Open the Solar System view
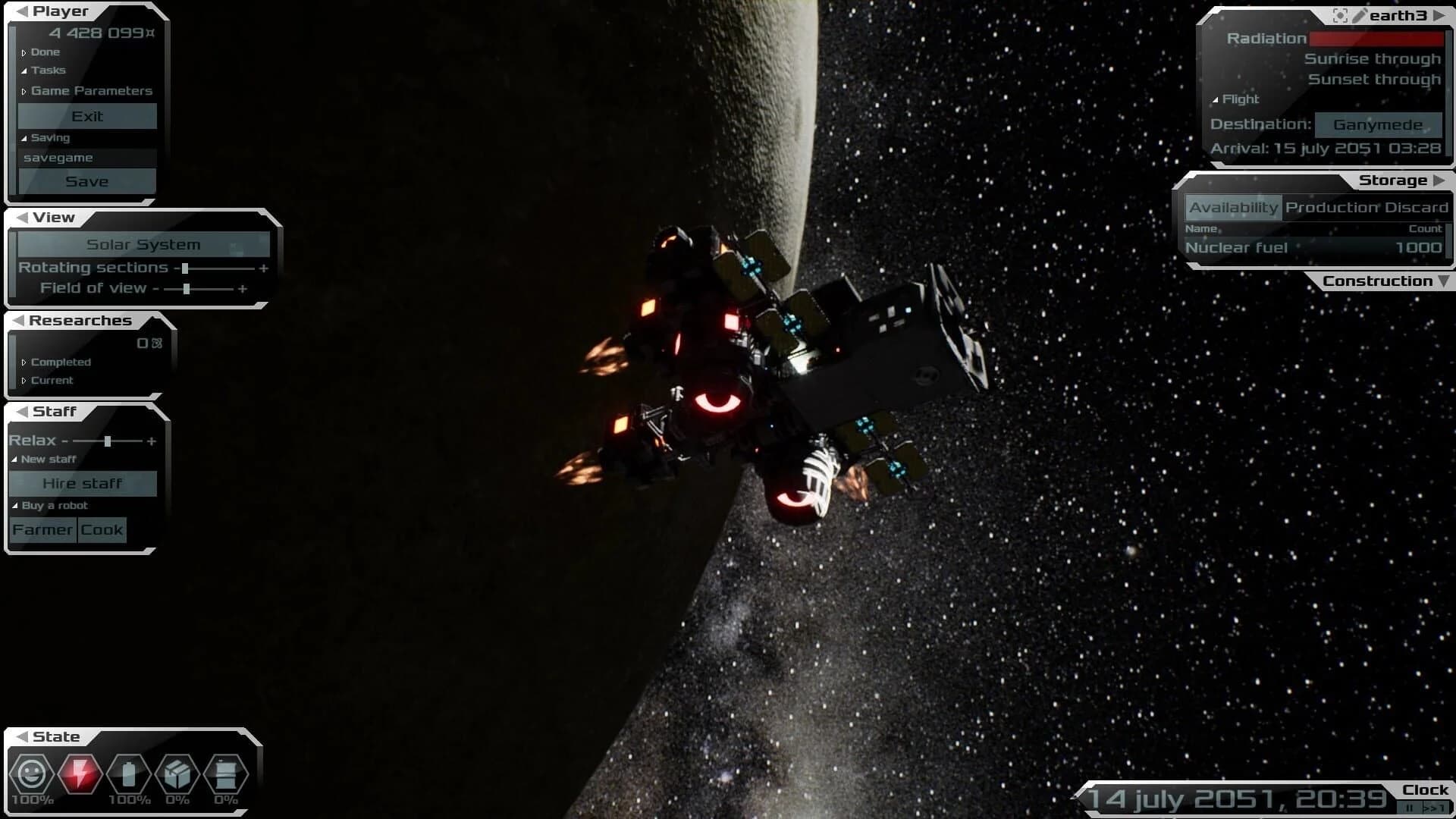 [143, 244]
